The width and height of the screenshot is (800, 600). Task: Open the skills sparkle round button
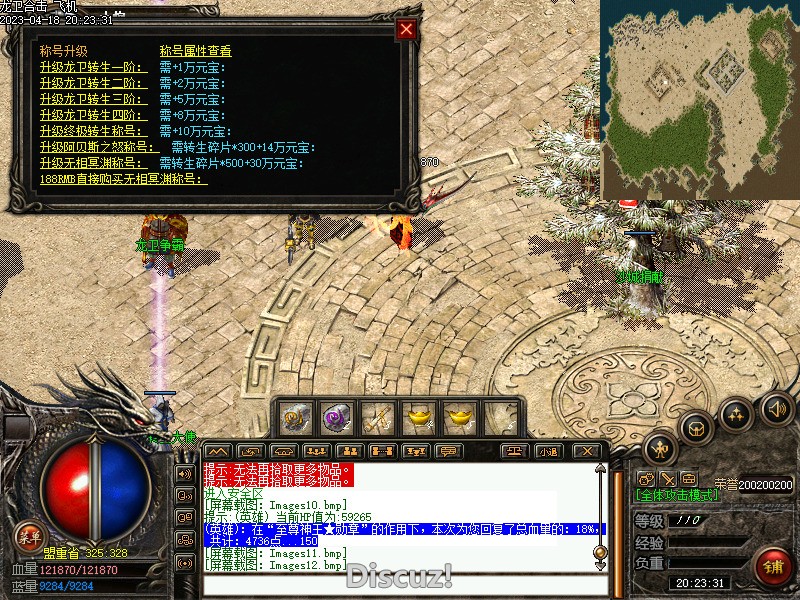[736, 413]
